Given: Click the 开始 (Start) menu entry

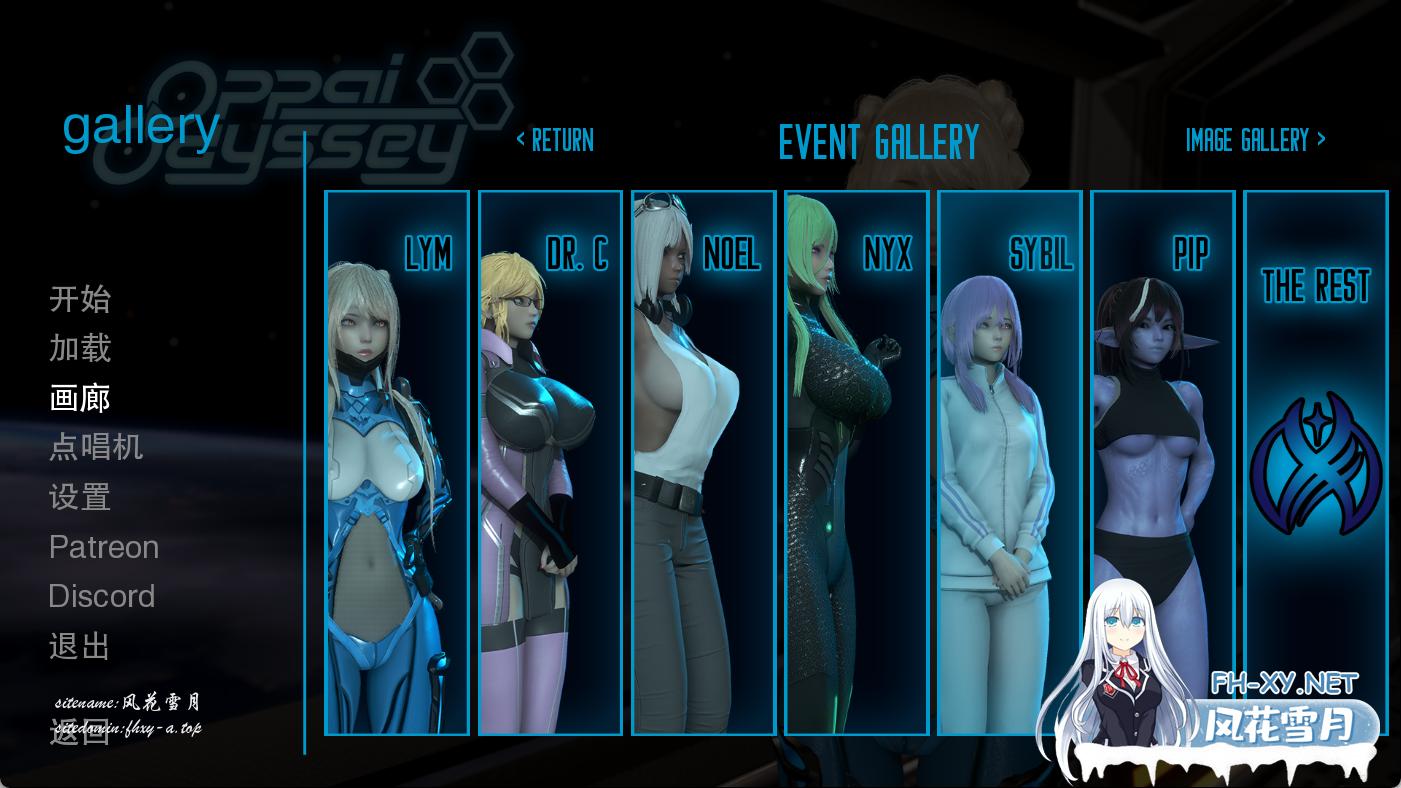Looking at the screenshot, I should click(x=80, y=299).
